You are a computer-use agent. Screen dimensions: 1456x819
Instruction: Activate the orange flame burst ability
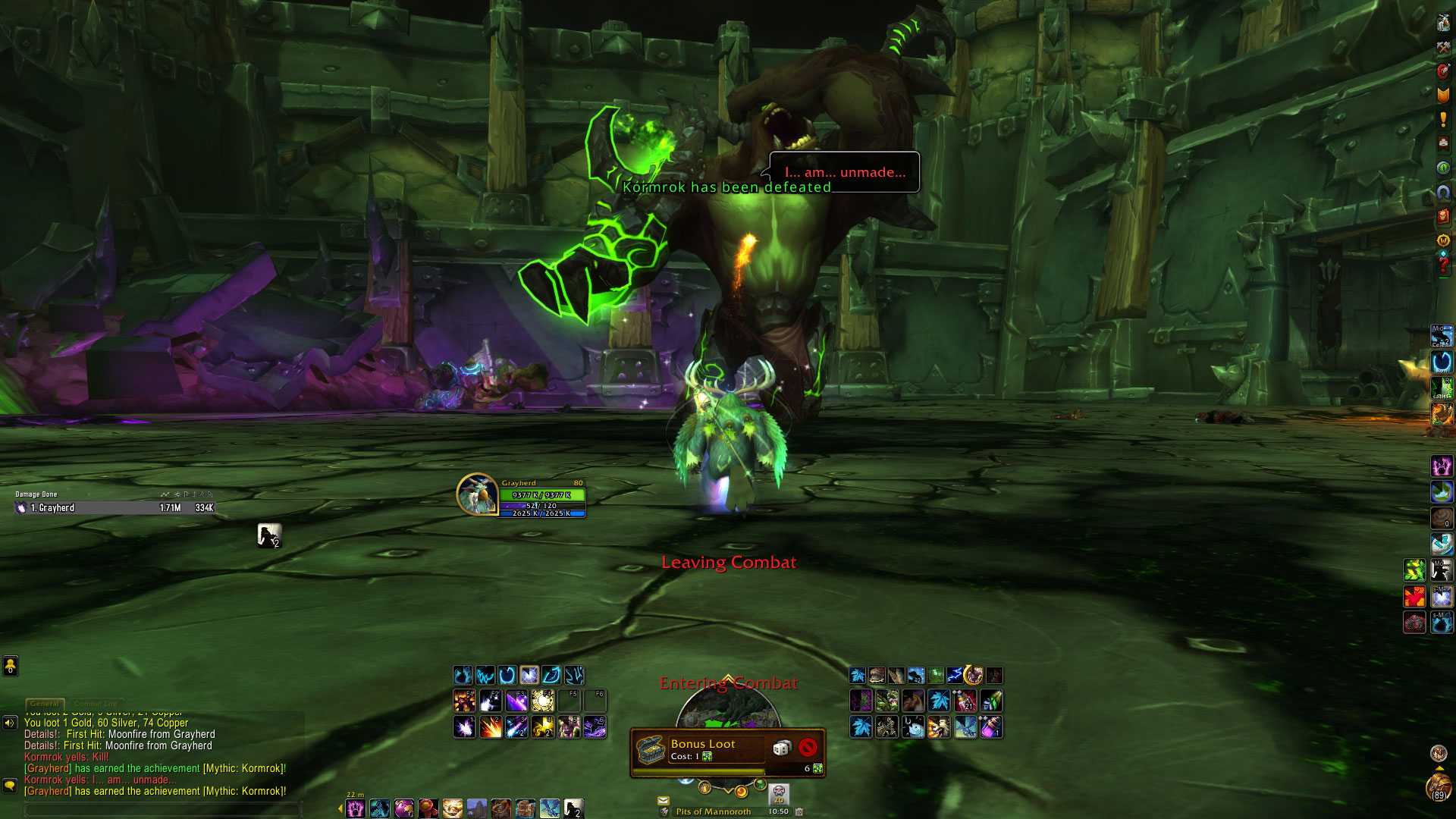tap(491, 728)
